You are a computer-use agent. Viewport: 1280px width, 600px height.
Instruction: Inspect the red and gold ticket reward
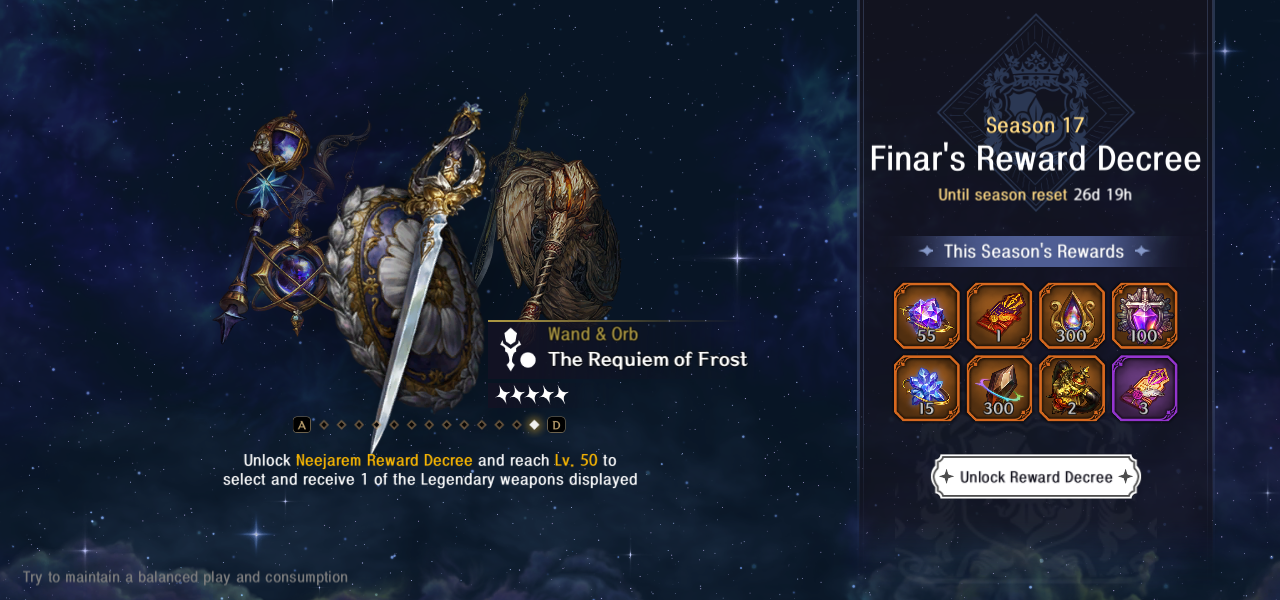(1000, 316)
